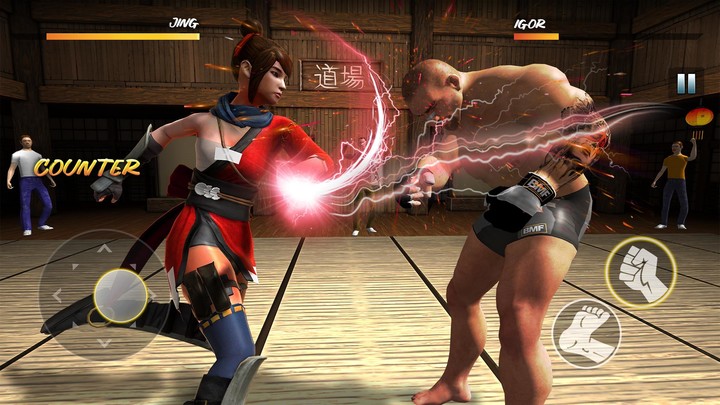720x405 pixels.
Task: Pause the fight with the pause button
Action: (x=686, y=84)
